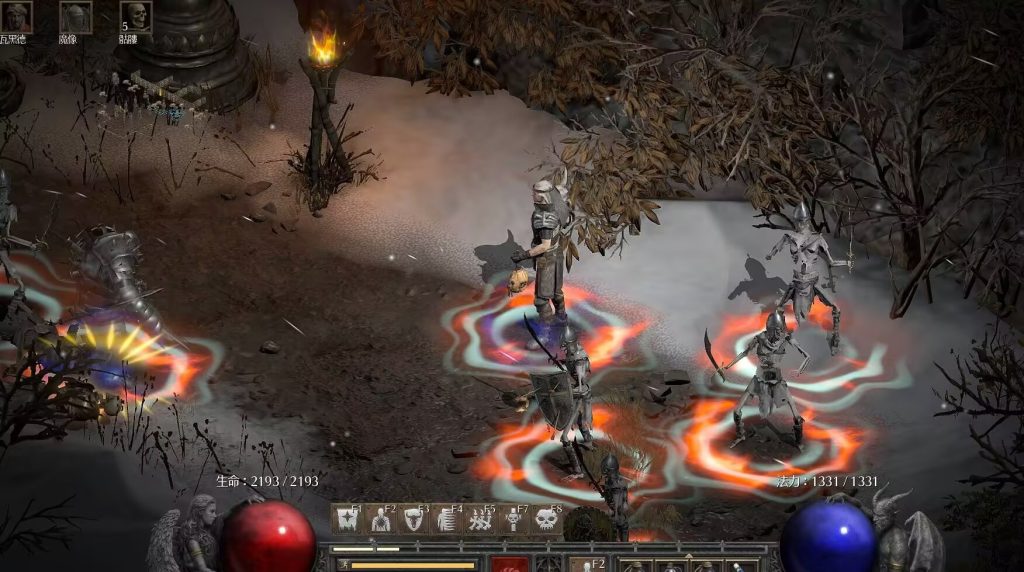This screenshot has height=572, width=1024.
Task: Activate the F1 skill icon in the skill bar
Action: pyautogui.click(x=347, y=519)
